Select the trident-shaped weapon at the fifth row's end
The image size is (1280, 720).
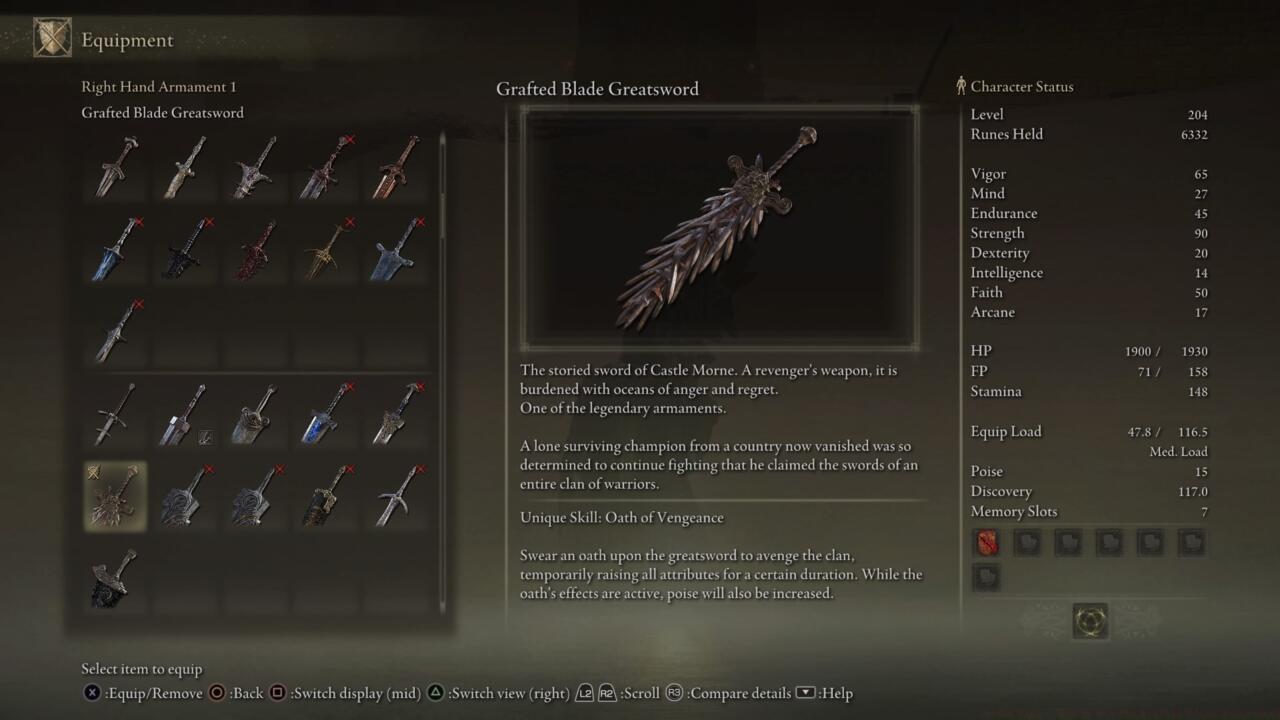394,495
